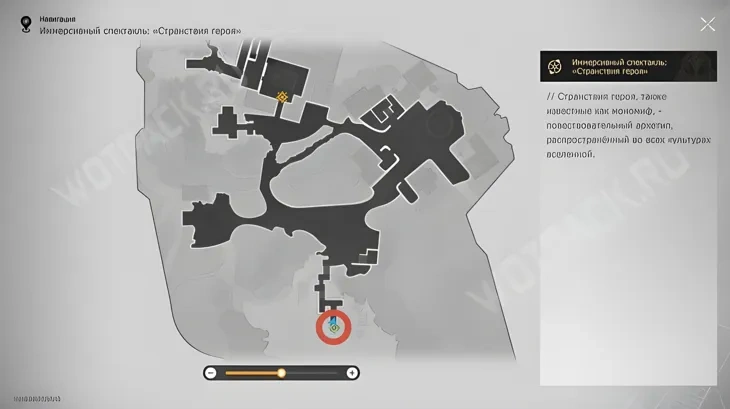Select the red-circled location marker
The width and height of the screenshot is (730, 409).
pos(334,326)
